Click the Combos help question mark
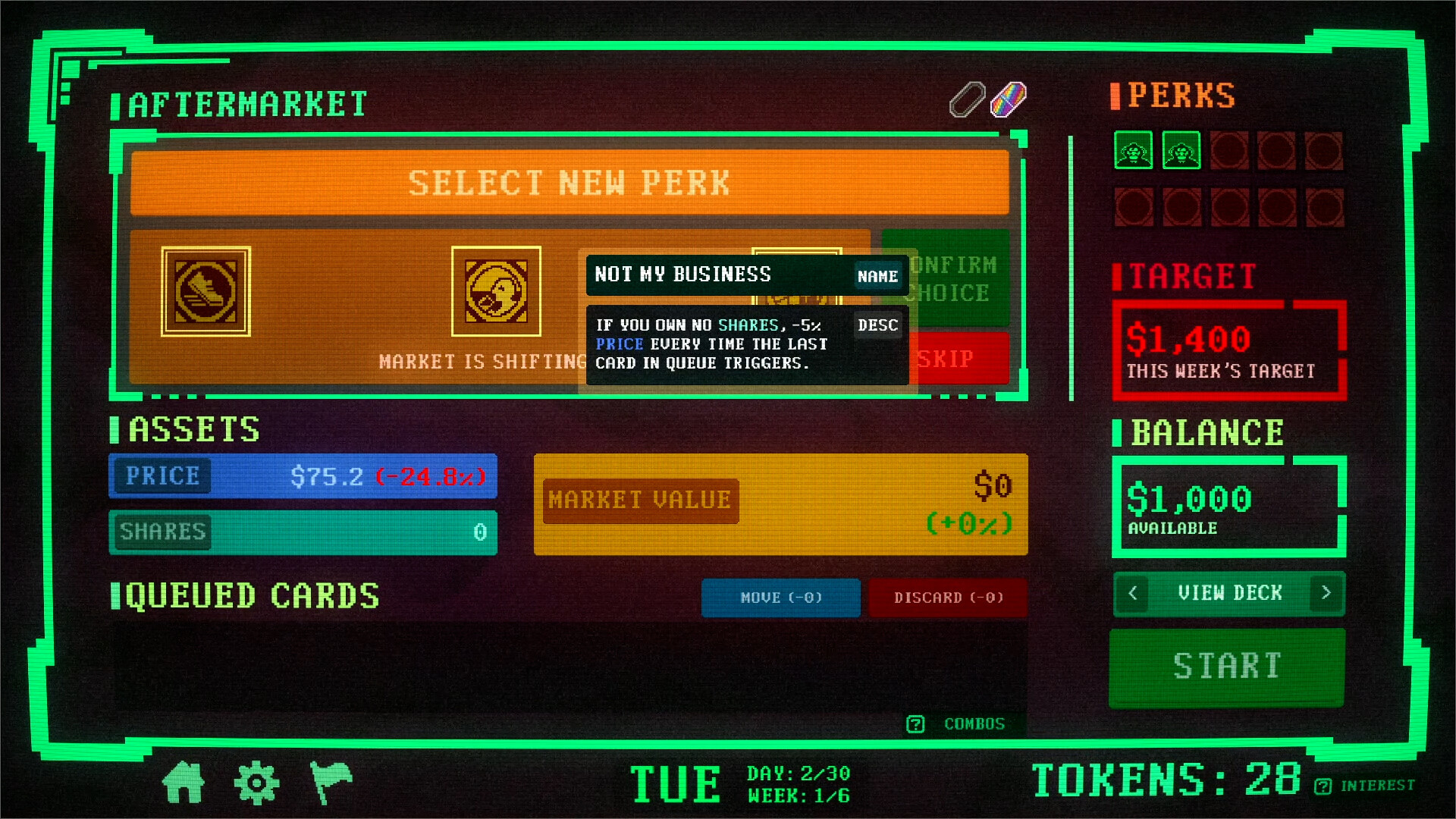The width and height of the screenshot is (1456, 819). pos(915,724)
